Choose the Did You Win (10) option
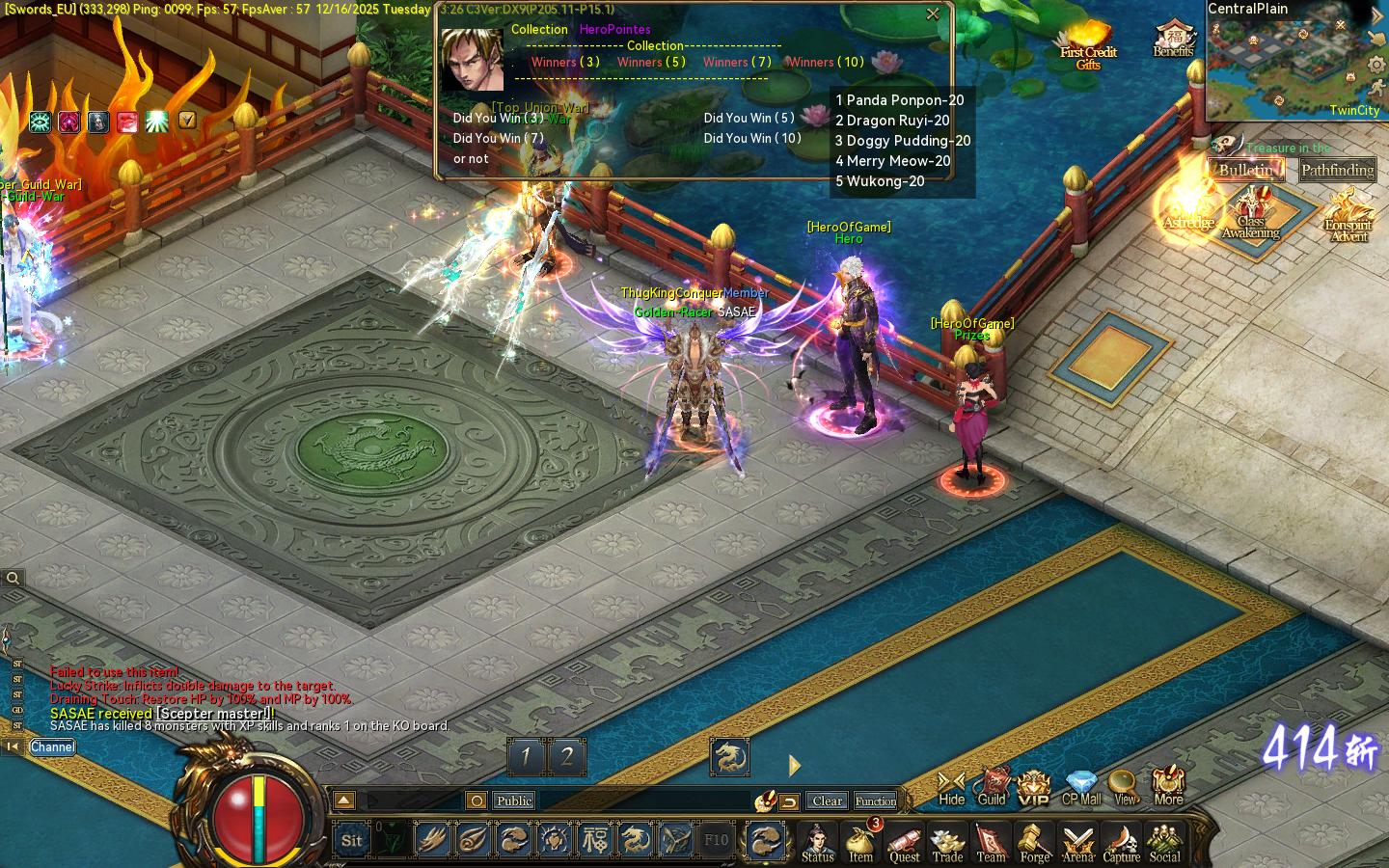Viewport: 1389px width, 868px height. coord(752,138)
